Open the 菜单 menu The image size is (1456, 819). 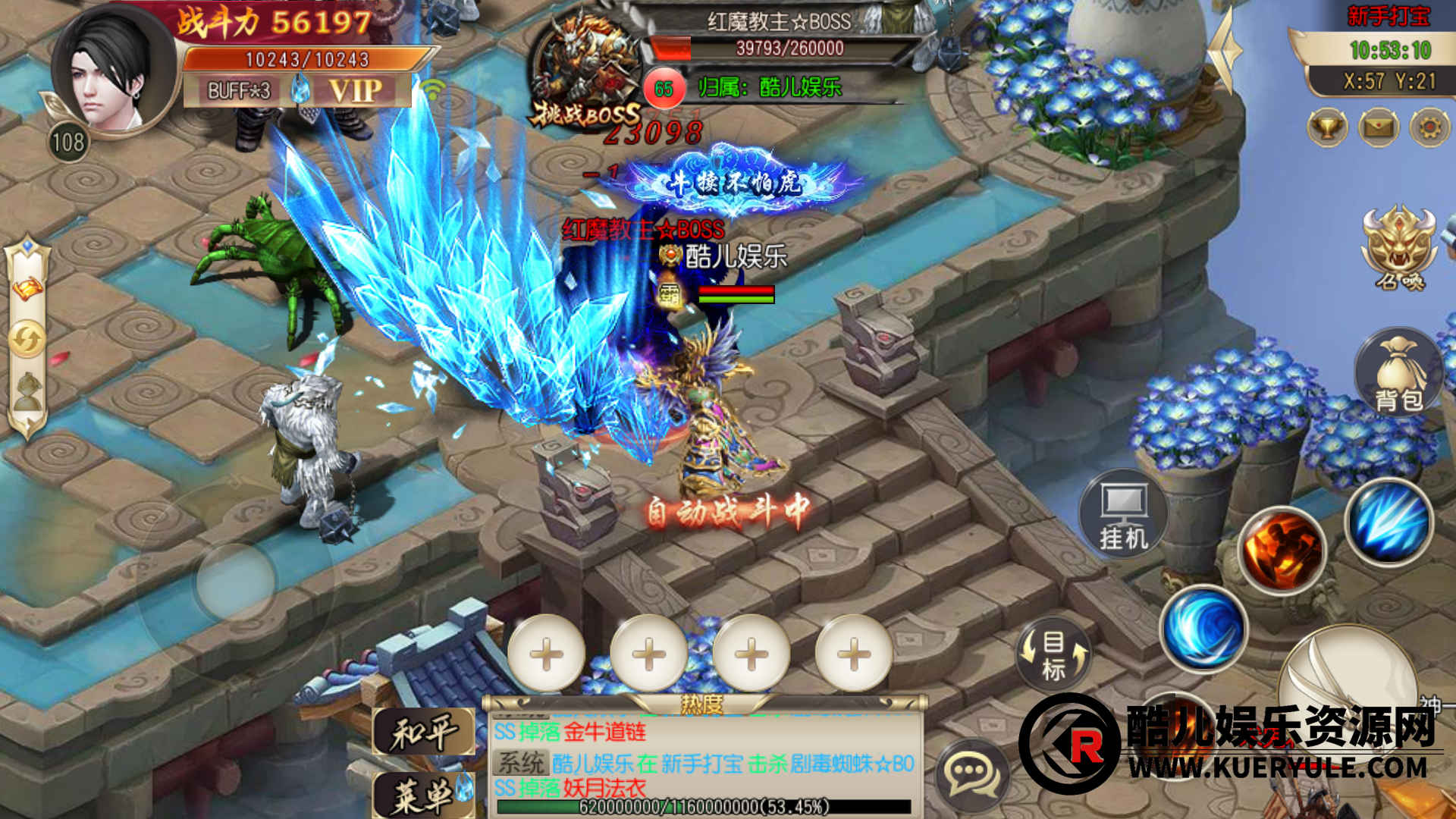click(x=424, y=795)
